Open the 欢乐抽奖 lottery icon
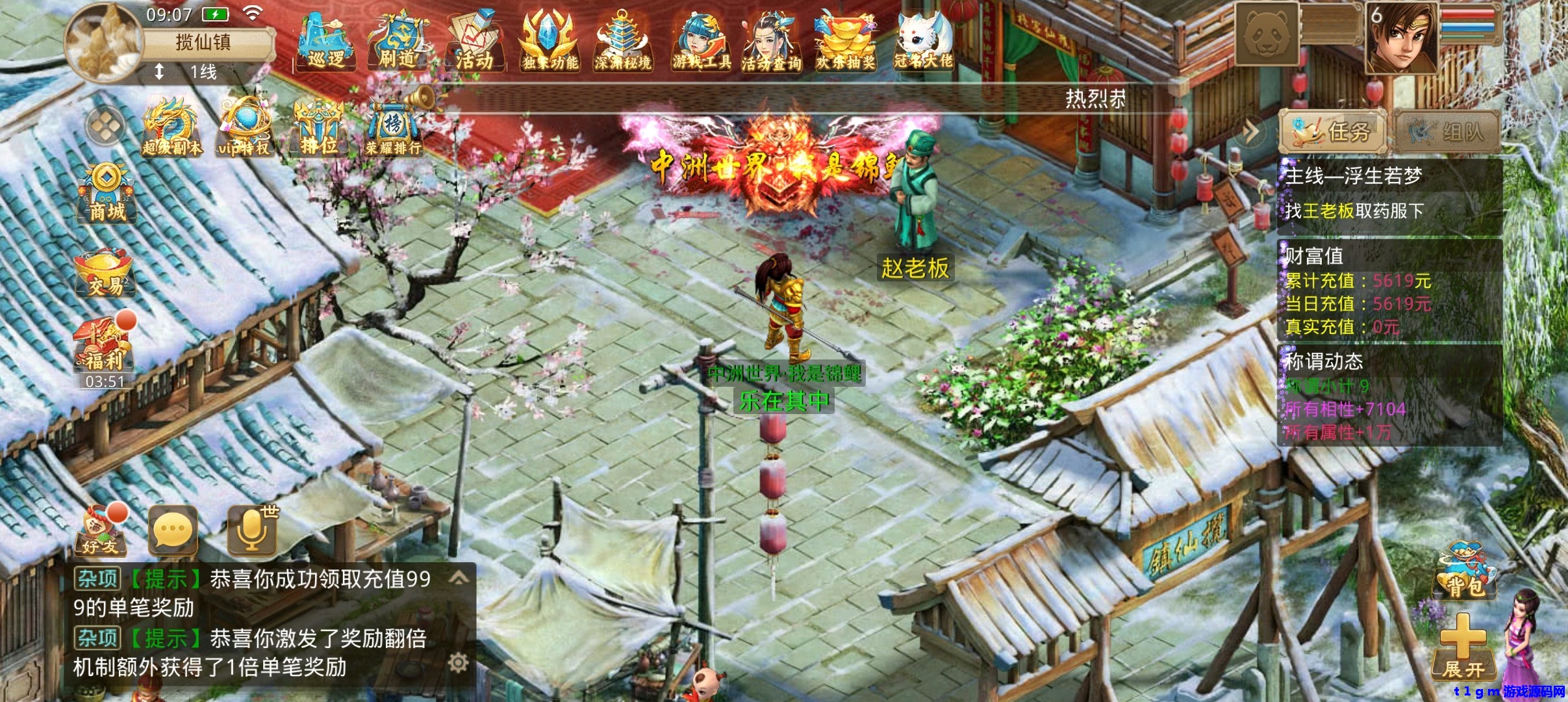The width and height of the screenshot is (1568, 702). pos(845,40)
